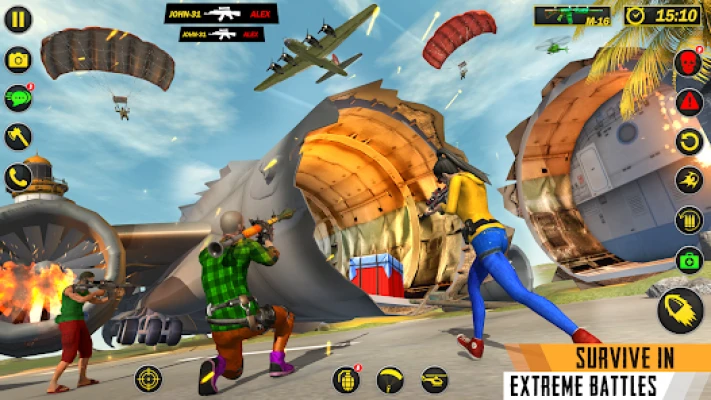
Task: Open the green chat bubble
Action: pyautogui.click(x=18, y=98)
